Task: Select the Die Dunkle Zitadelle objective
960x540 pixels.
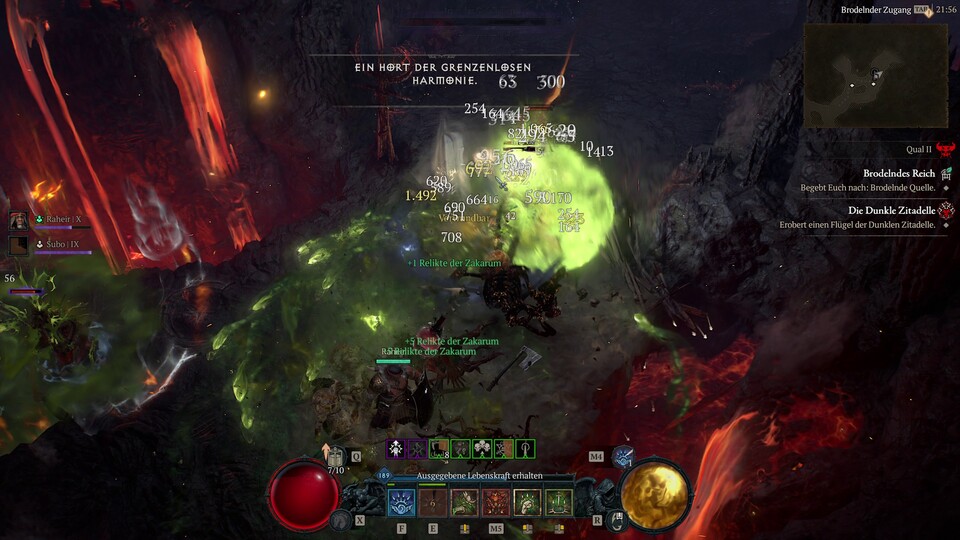Action: [891, 211]
